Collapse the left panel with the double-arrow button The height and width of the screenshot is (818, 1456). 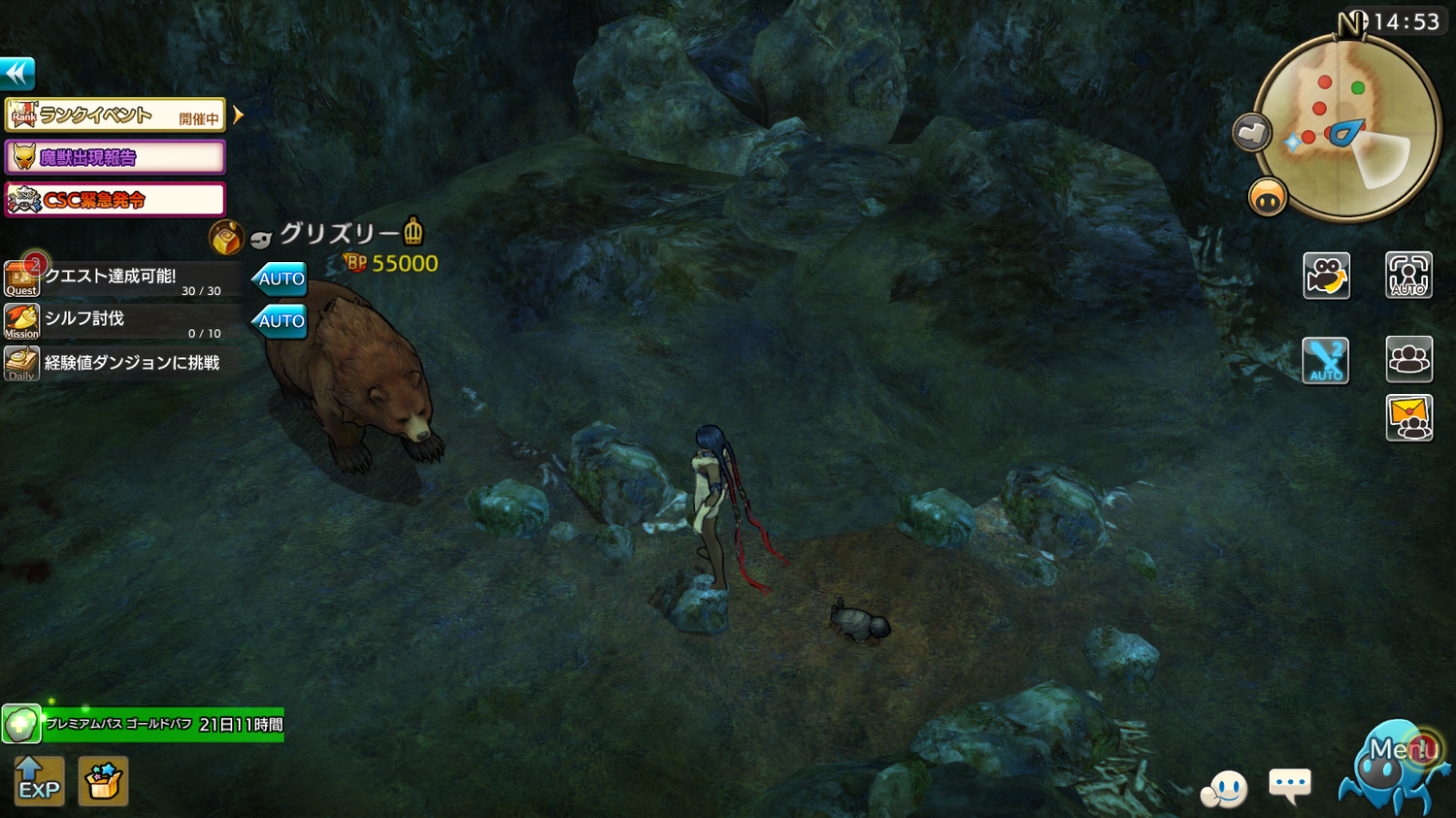[17, 73]
